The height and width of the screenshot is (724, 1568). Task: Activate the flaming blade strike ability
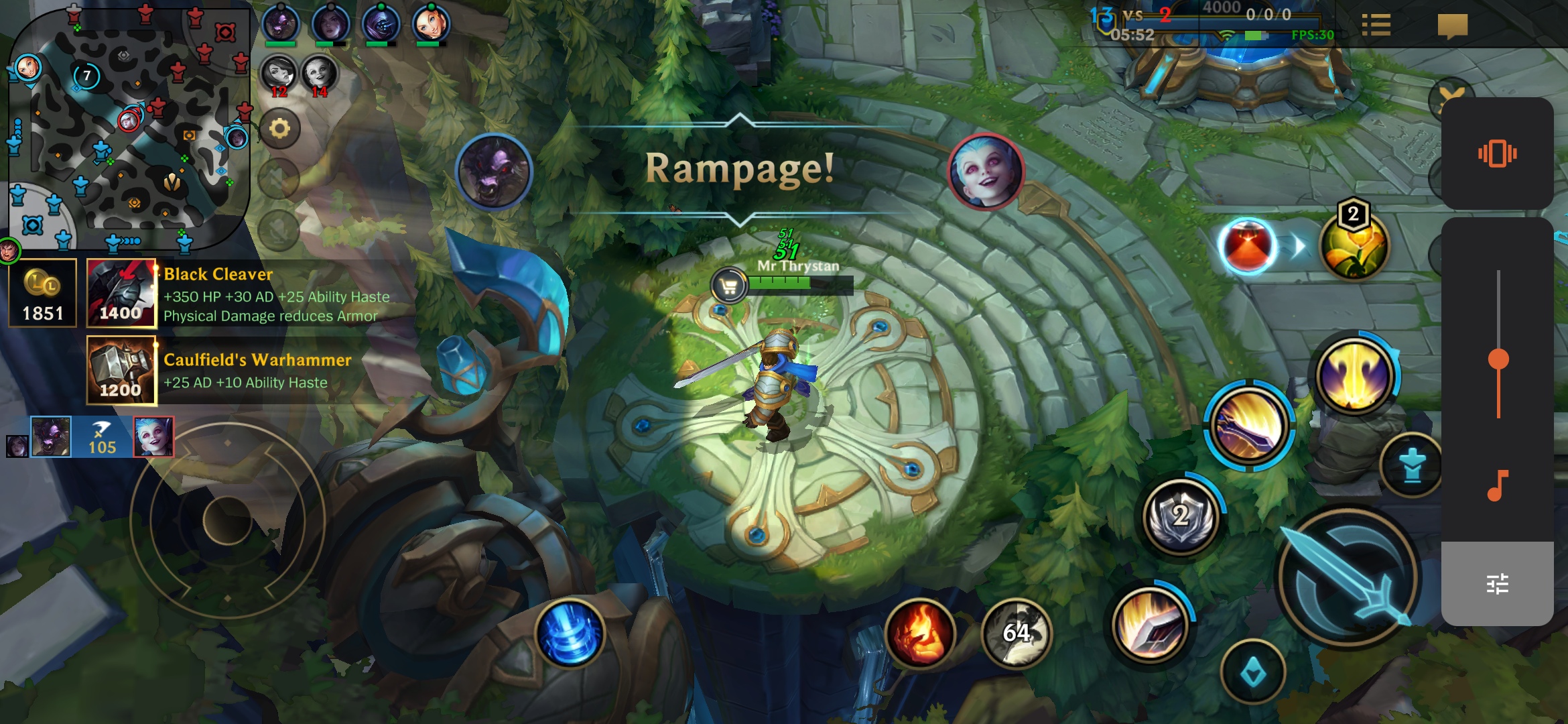(x=1151, y=625)
